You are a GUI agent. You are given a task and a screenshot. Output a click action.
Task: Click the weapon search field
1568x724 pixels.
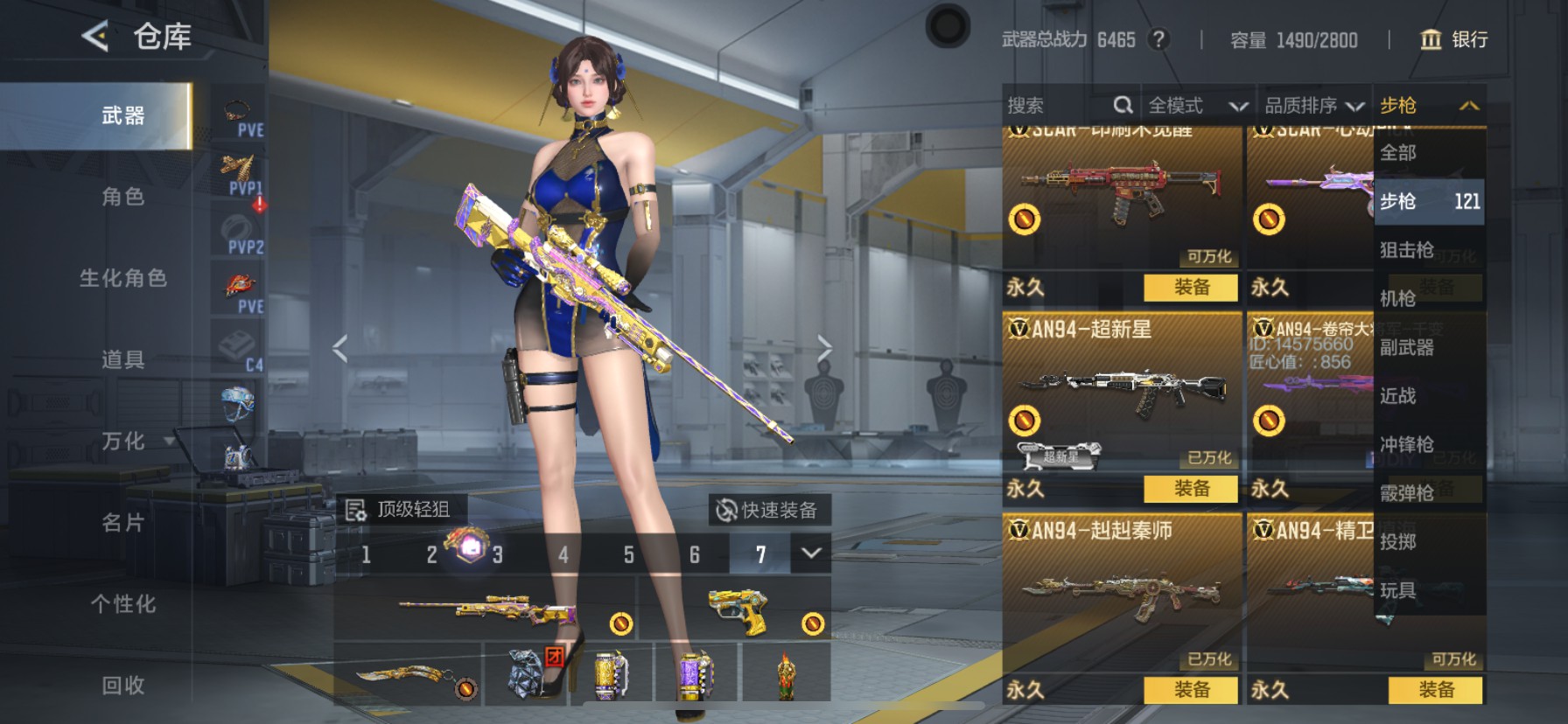[x=1059, y=106]
